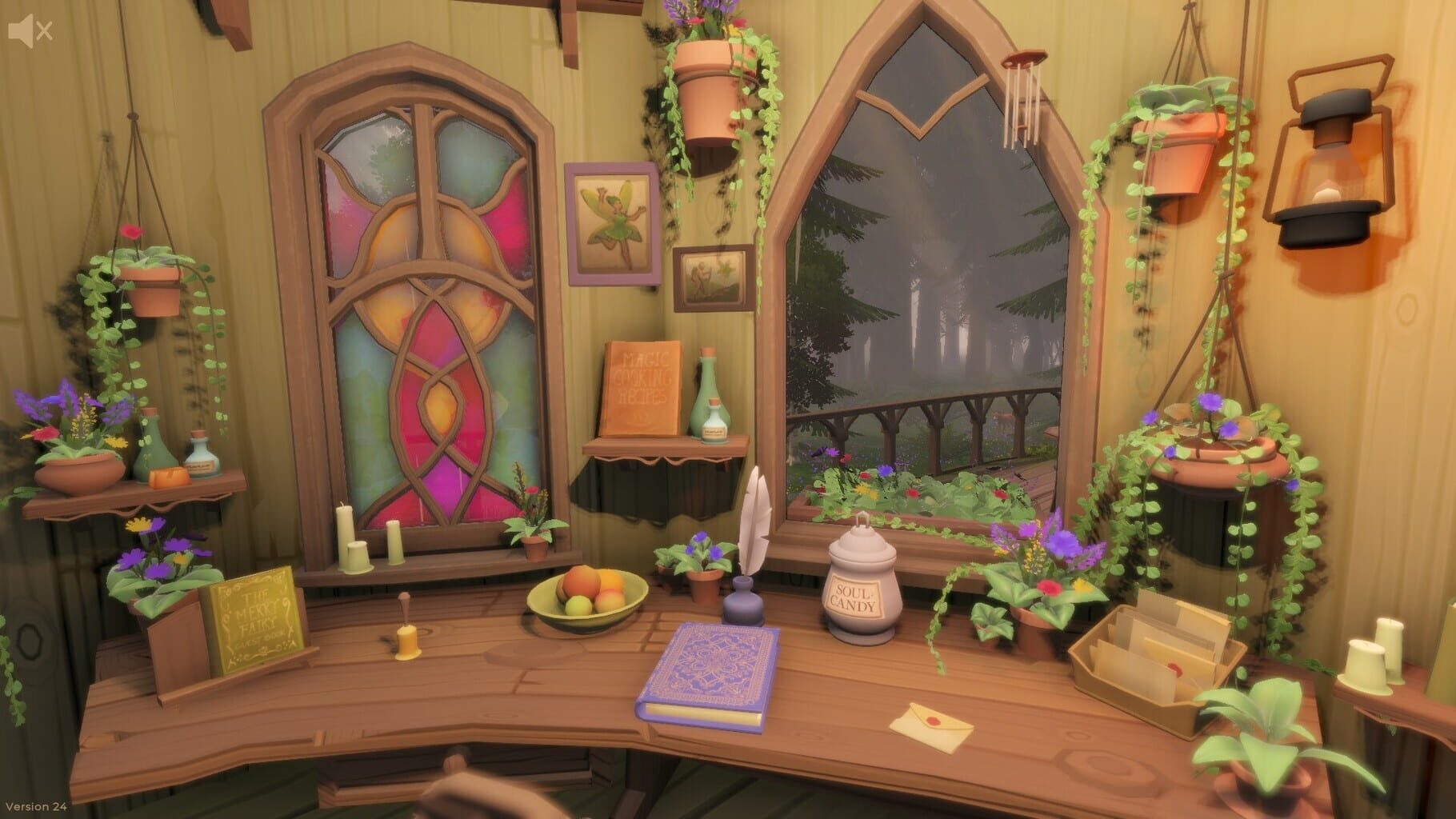
Task: Toggle the small lit candle on desk
Action: click(x=406, y=644)
